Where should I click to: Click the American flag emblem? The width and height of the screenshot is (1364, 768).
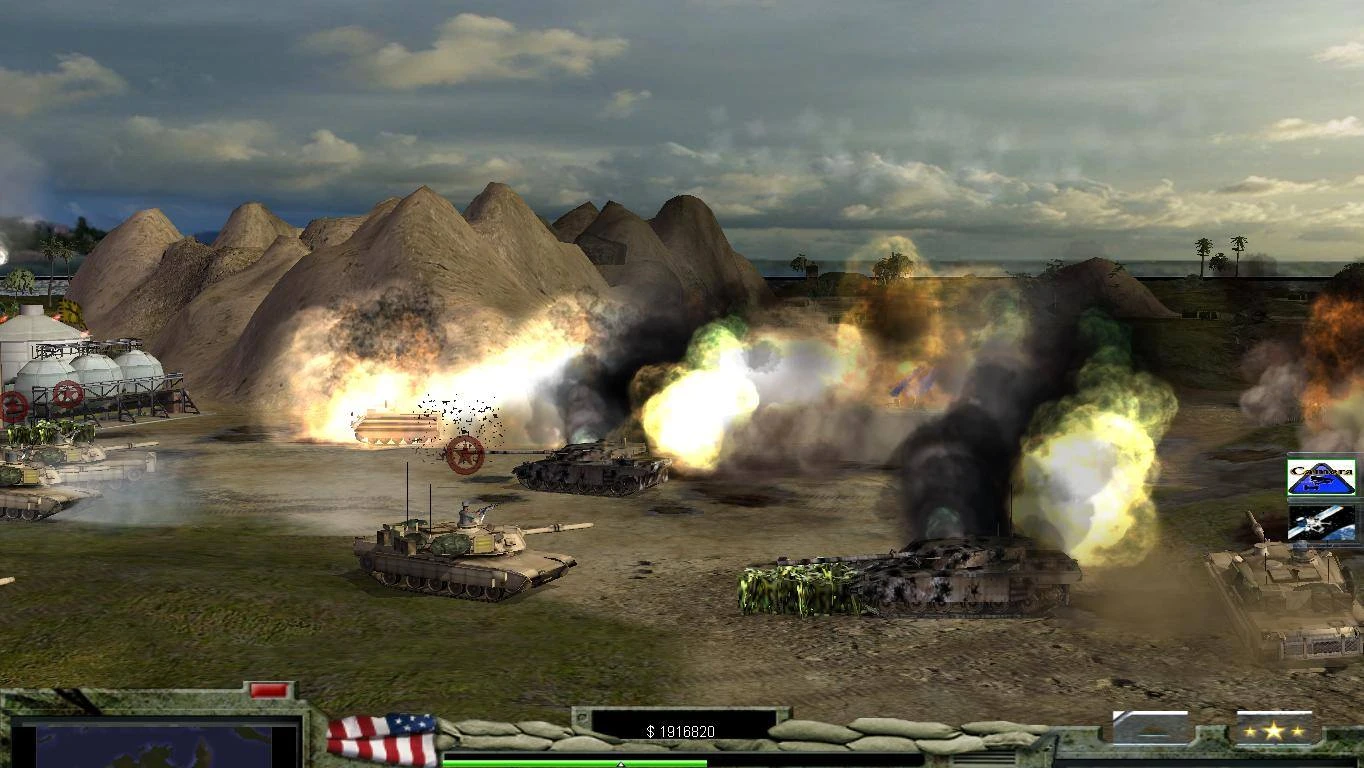[x=383, y=738]
